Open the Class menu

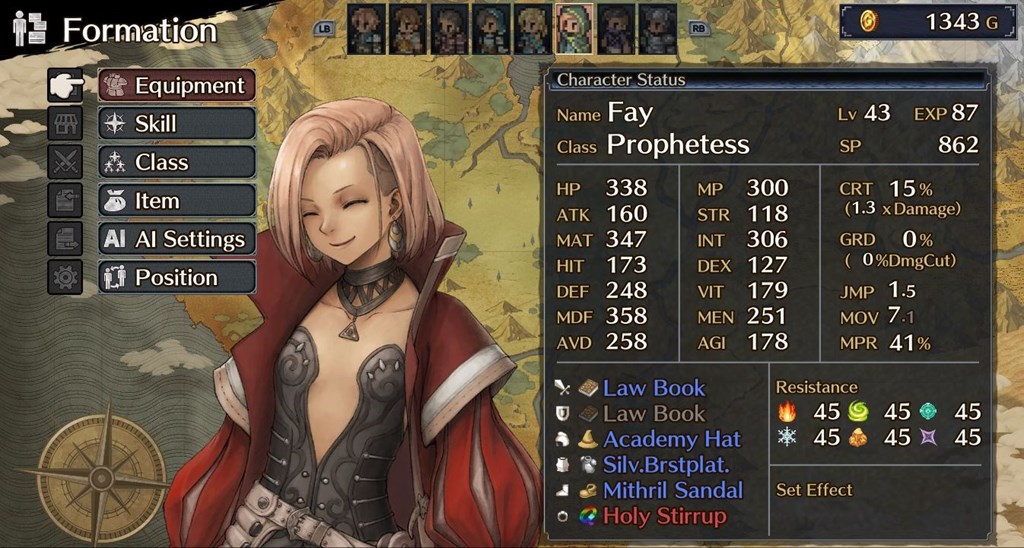click(177, 162)
